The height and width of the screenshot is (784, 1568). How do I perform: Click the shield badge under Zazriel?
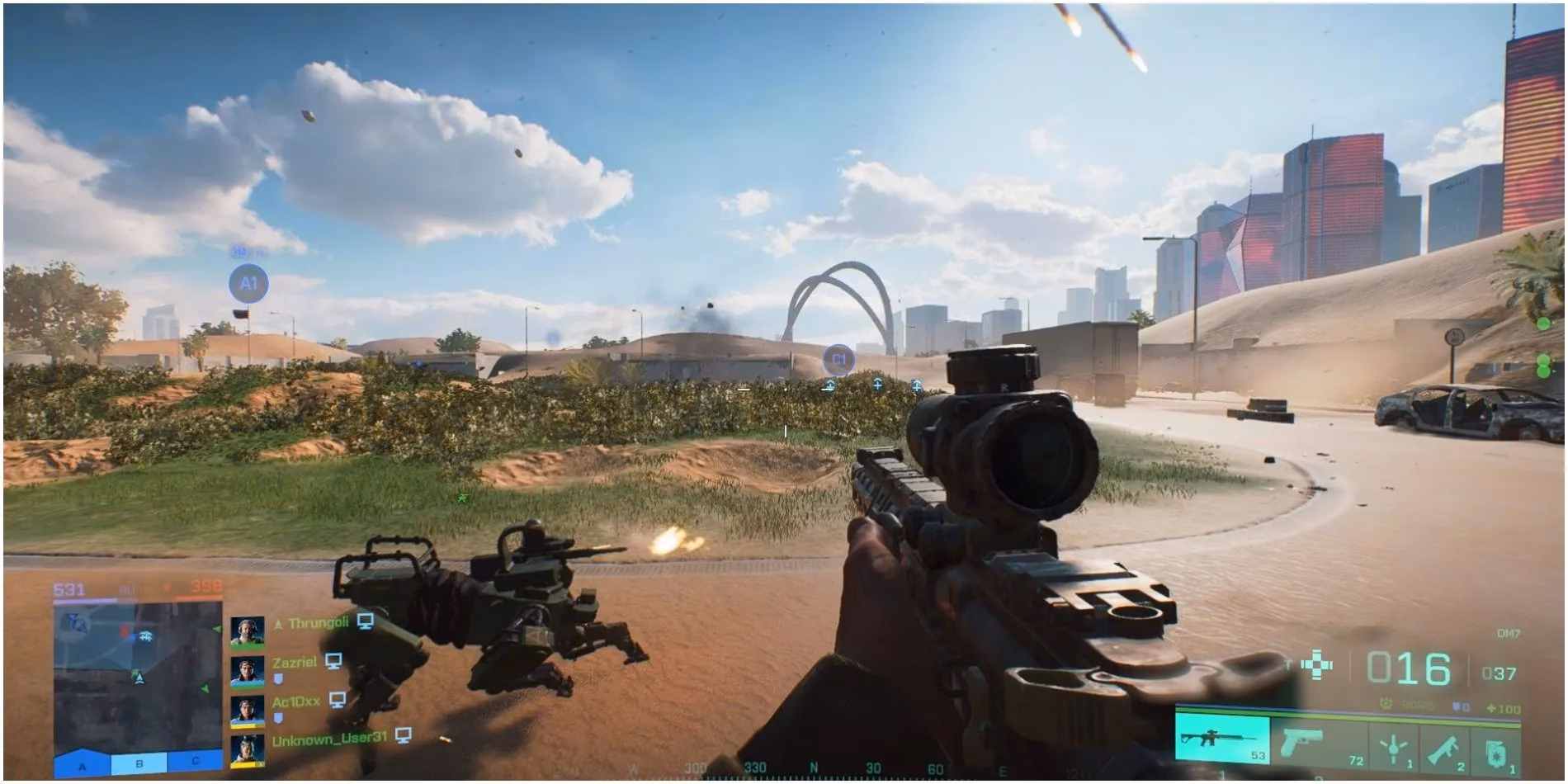279,678
